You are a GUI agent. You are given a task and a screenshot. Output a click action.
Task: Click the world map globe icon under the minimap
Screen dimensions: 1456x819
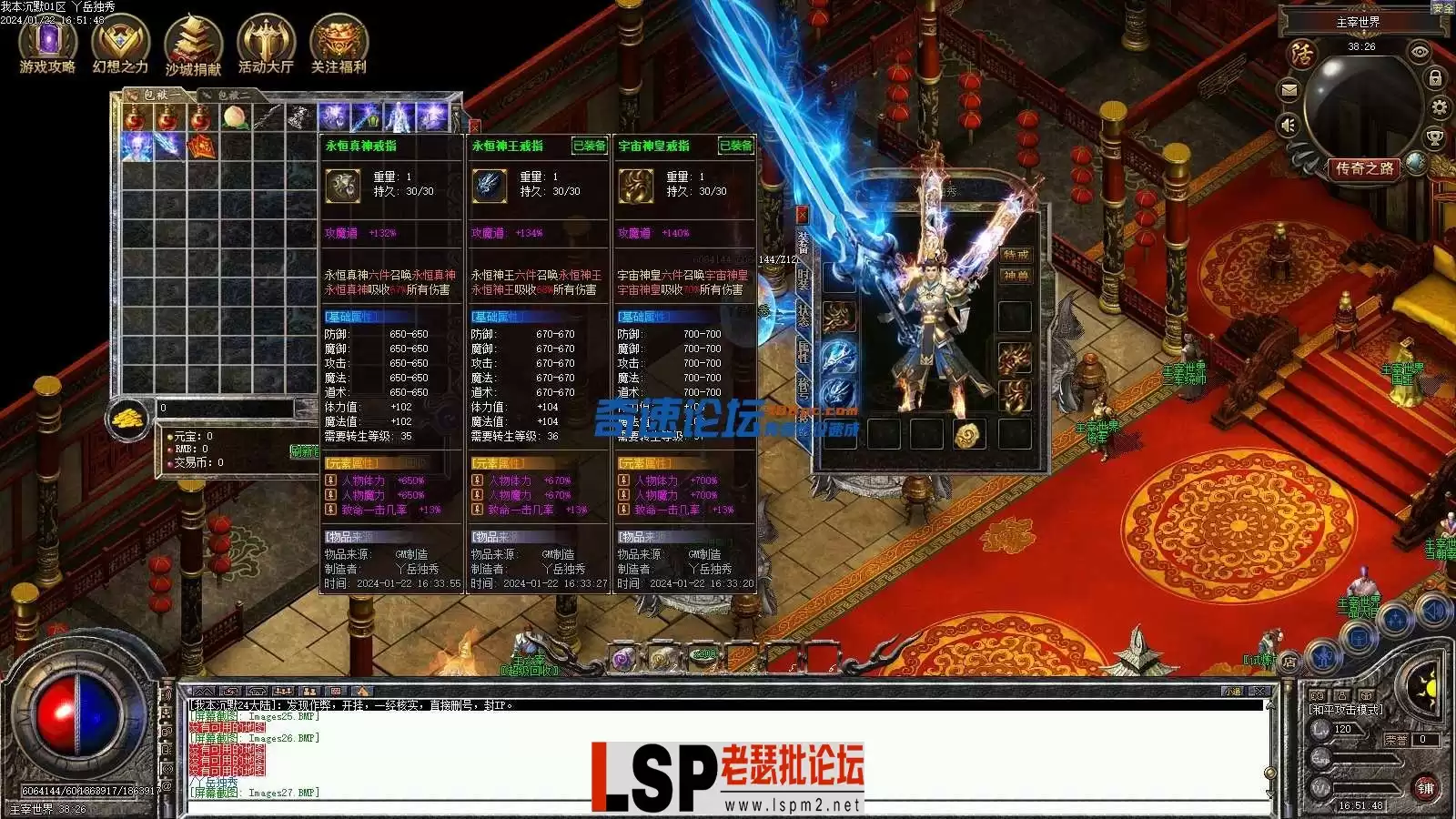(1414, 162)
